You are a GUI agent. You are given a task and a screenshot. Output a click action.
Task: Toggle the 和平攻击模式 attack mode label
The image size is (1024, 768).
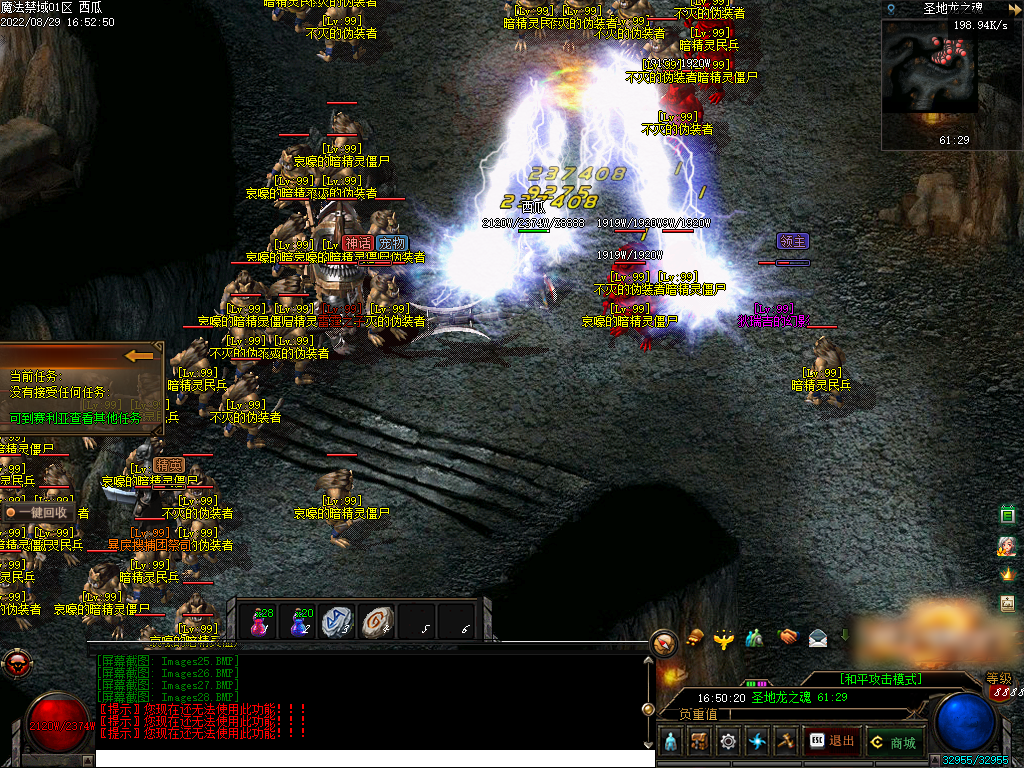[x=881, y=679]
